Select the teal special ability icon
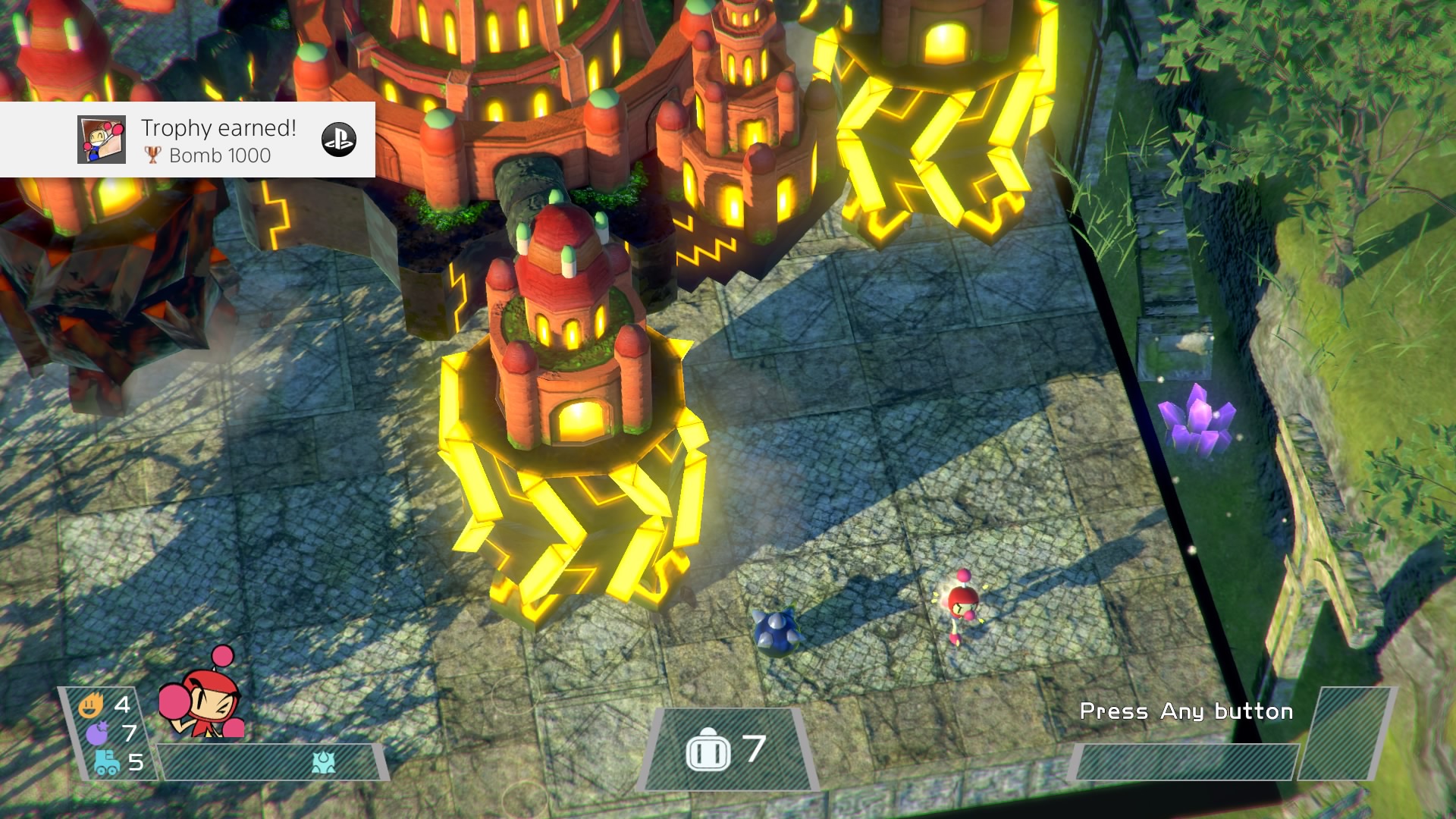This screenshot has width=1456, height=819. [324, 762]
